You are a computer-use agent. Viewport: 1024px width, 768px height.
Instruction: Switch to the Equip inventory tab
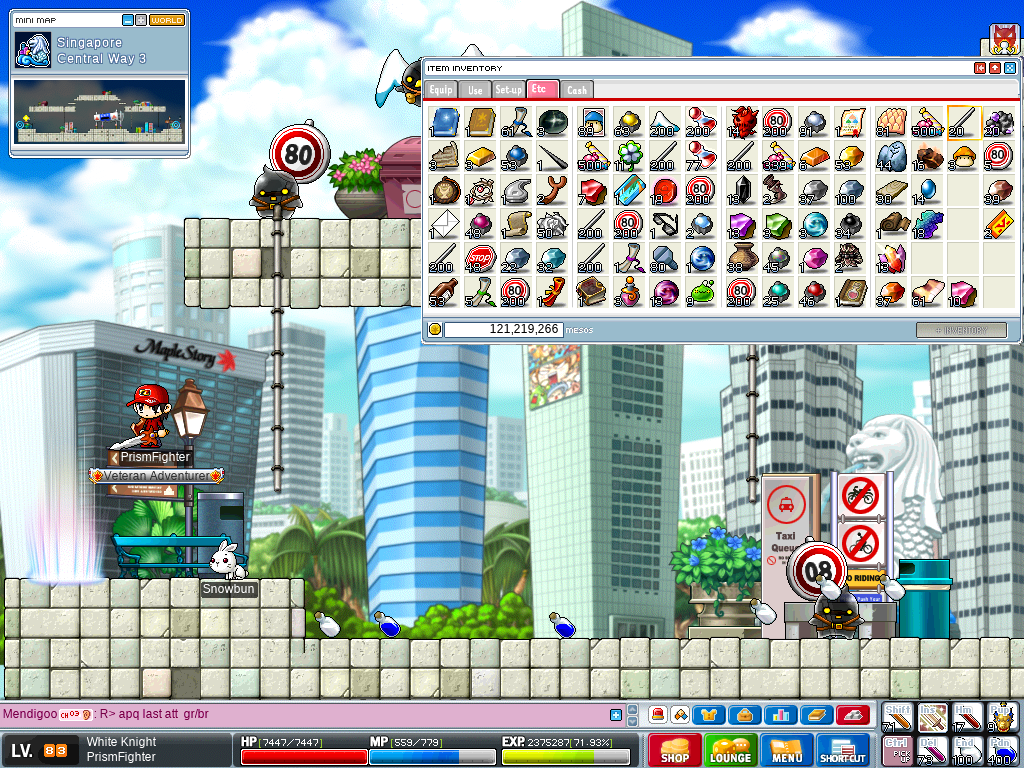coord(442,89)
